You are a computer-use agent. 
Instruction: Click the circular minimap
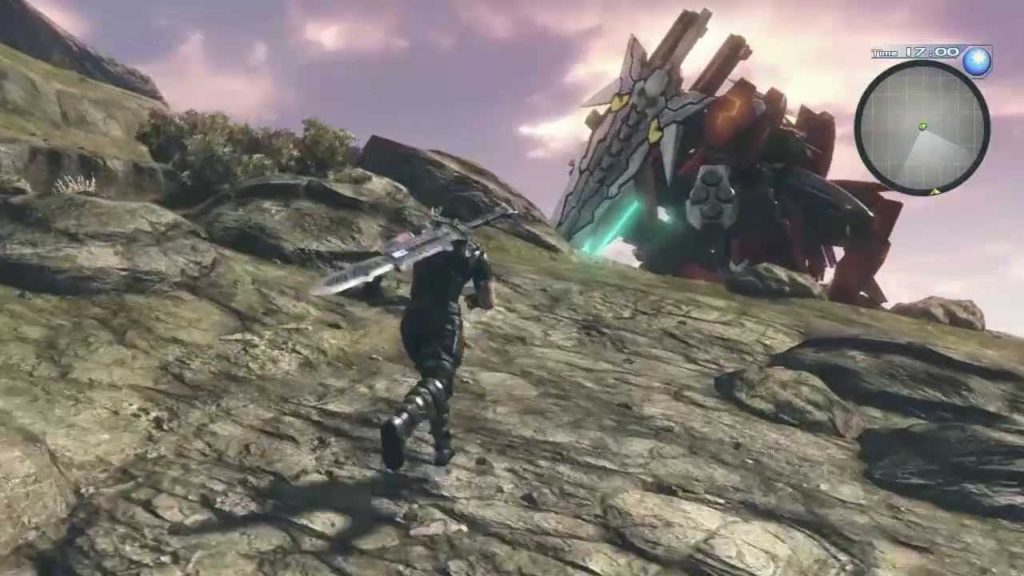(921, 127)
